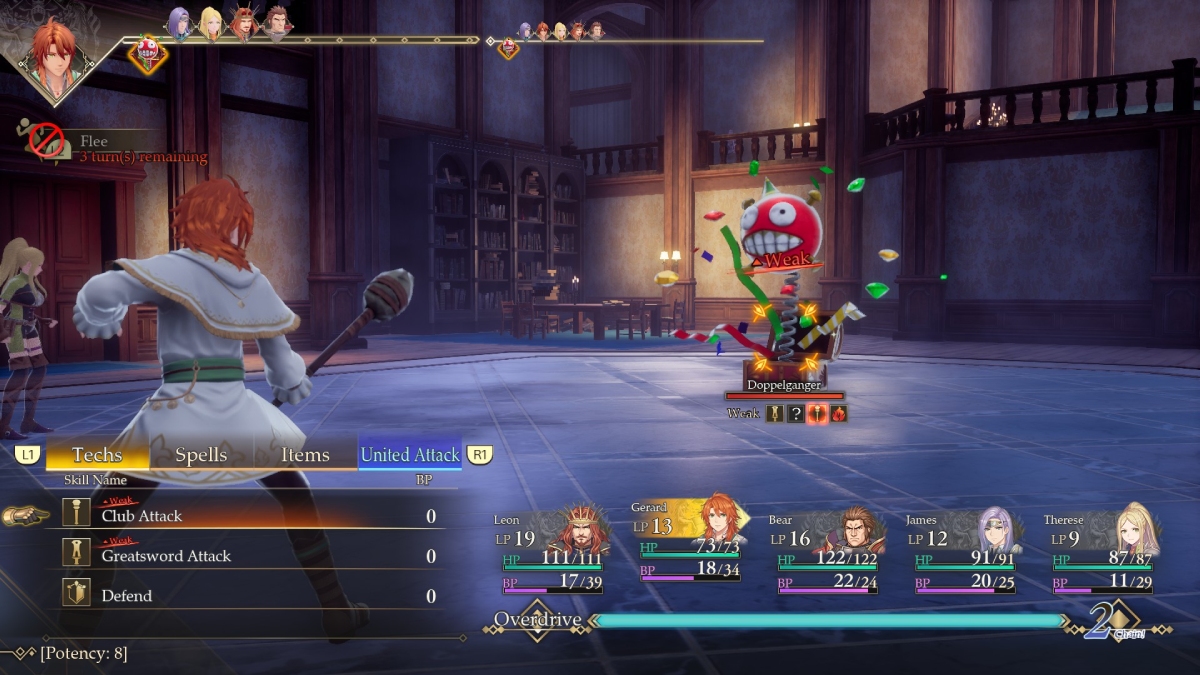Select Leon's party status panel
Image resolution: width=1200 pixels, height=675 pixels.
(549, 552)
